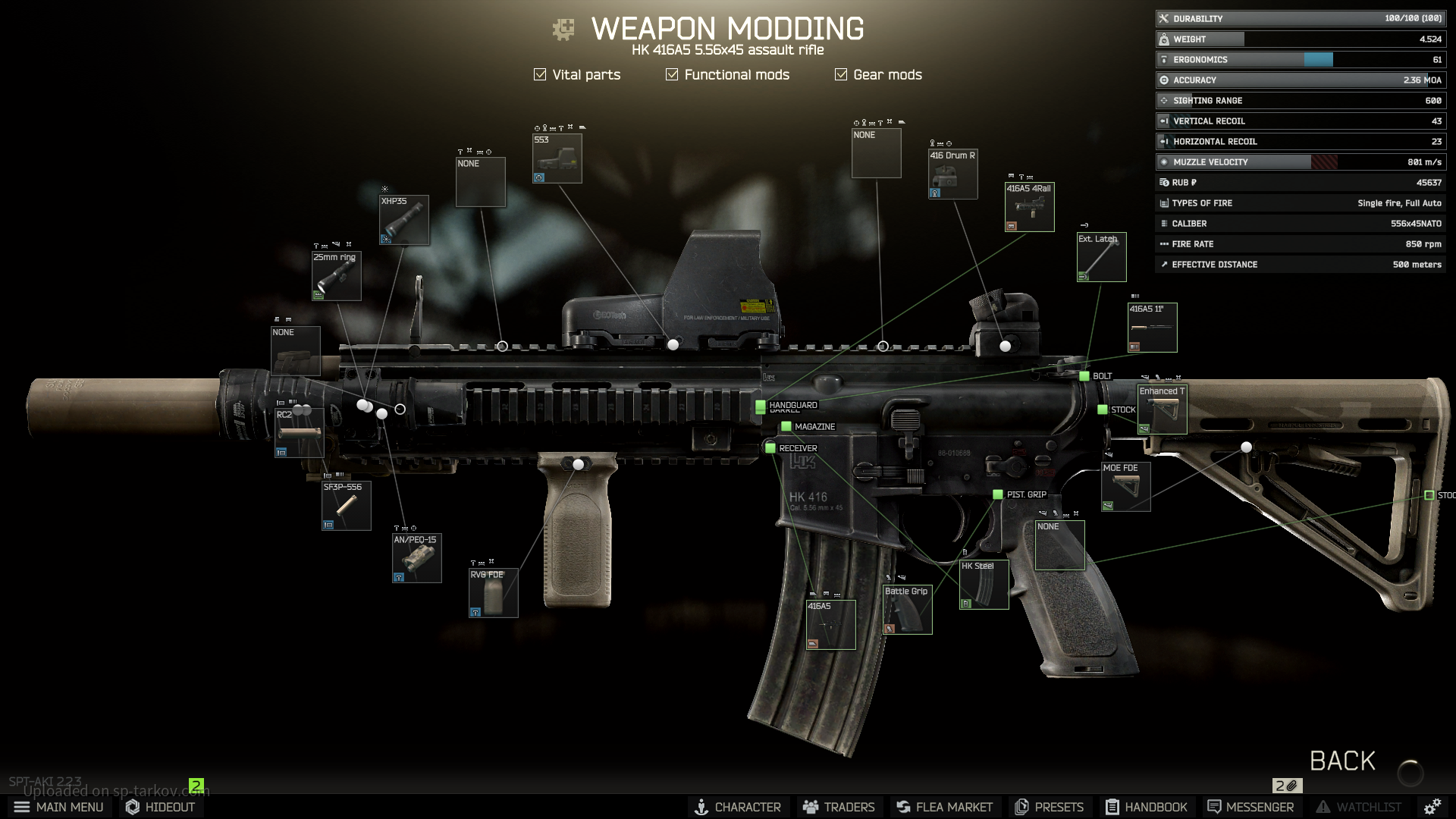Open the Character screen
Image resolution: width=1456 pixels, height=819 pixels.
click(738, 807)
